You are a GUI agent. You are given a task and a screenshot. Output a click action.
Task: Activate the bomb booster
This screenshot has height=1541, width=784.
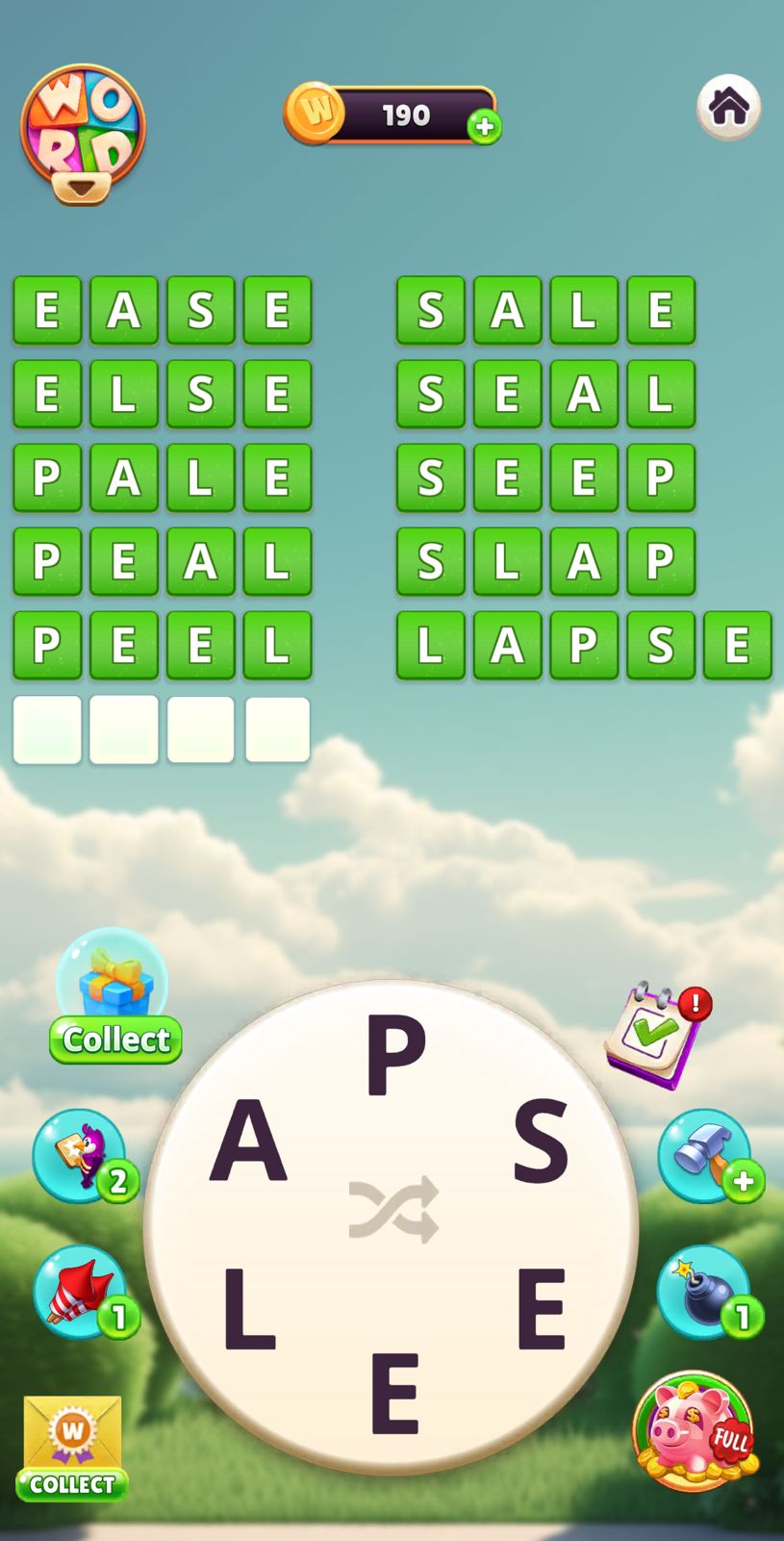(703, 1291)
